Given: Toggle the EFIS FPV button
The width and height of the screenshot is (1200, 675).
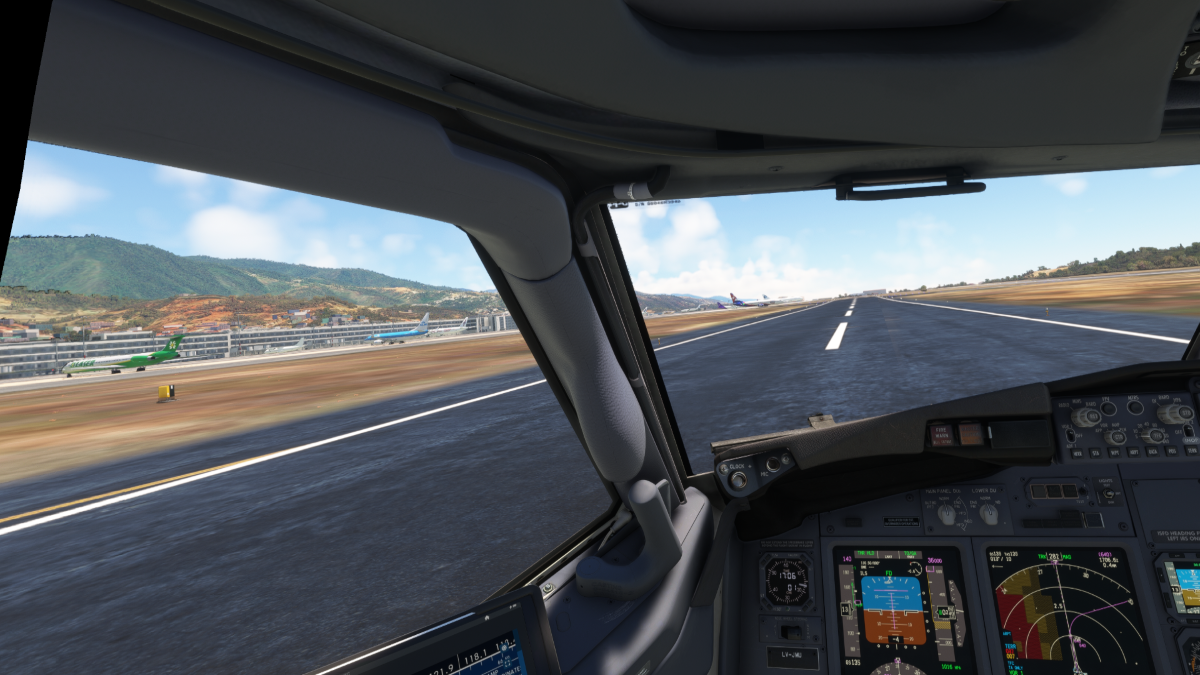Looking at the screenshot, I should point(1109,408).
